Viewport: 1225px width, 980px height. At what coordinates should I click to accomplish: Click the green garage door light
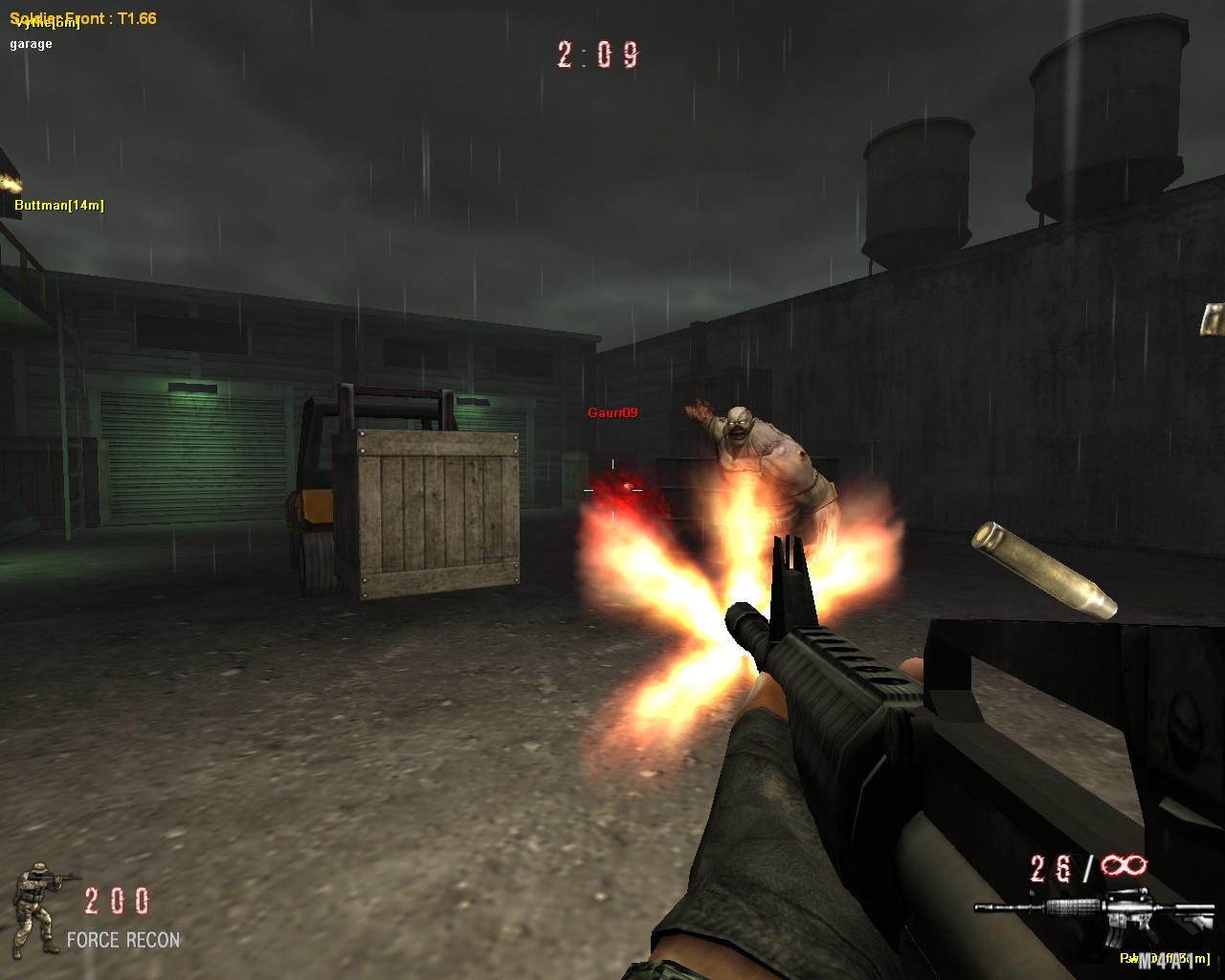click(x=191, y=390)
